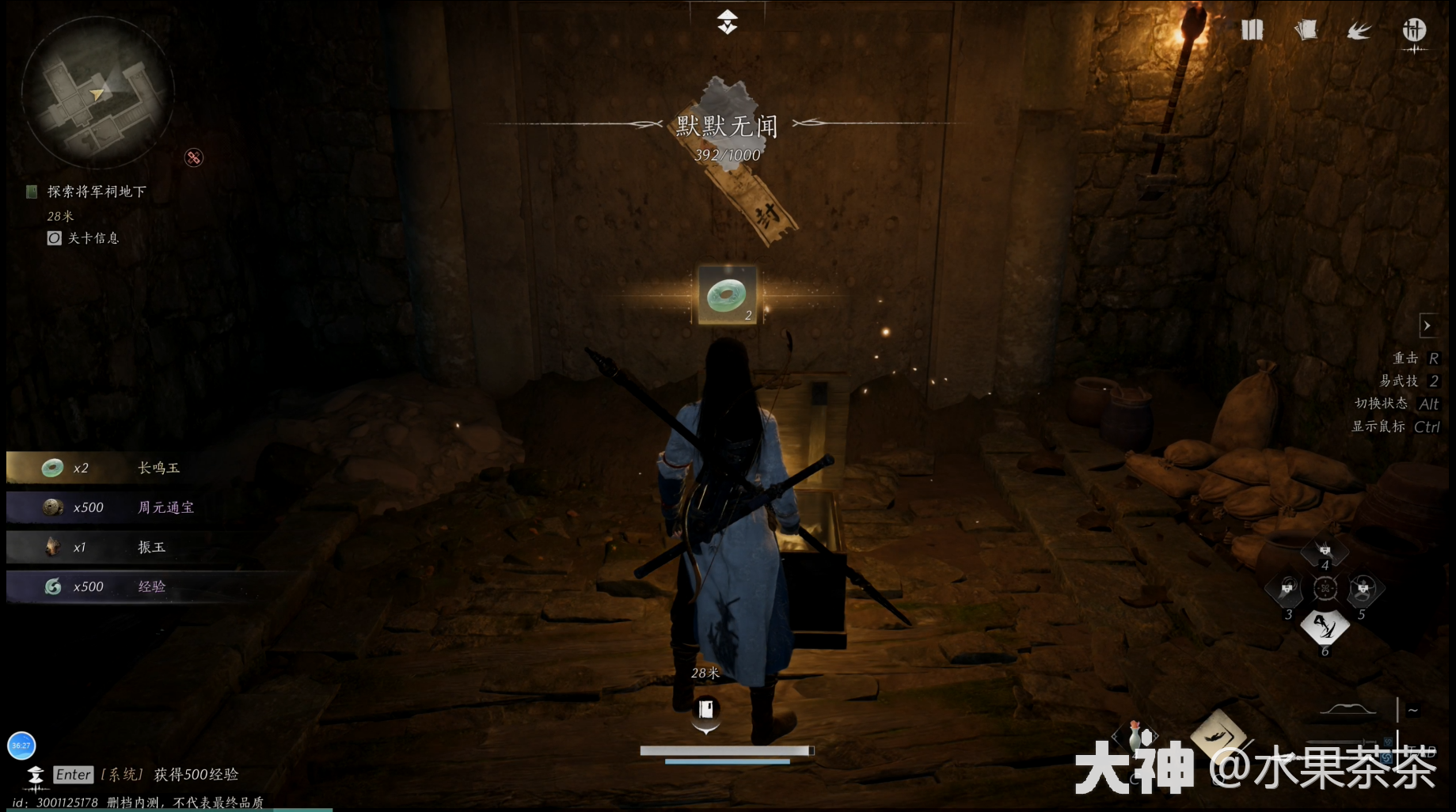The width and height of the screenshot is (1456, 812).
Task: Open the round sword emblem menu
Action: click(x=1414, y=31)
